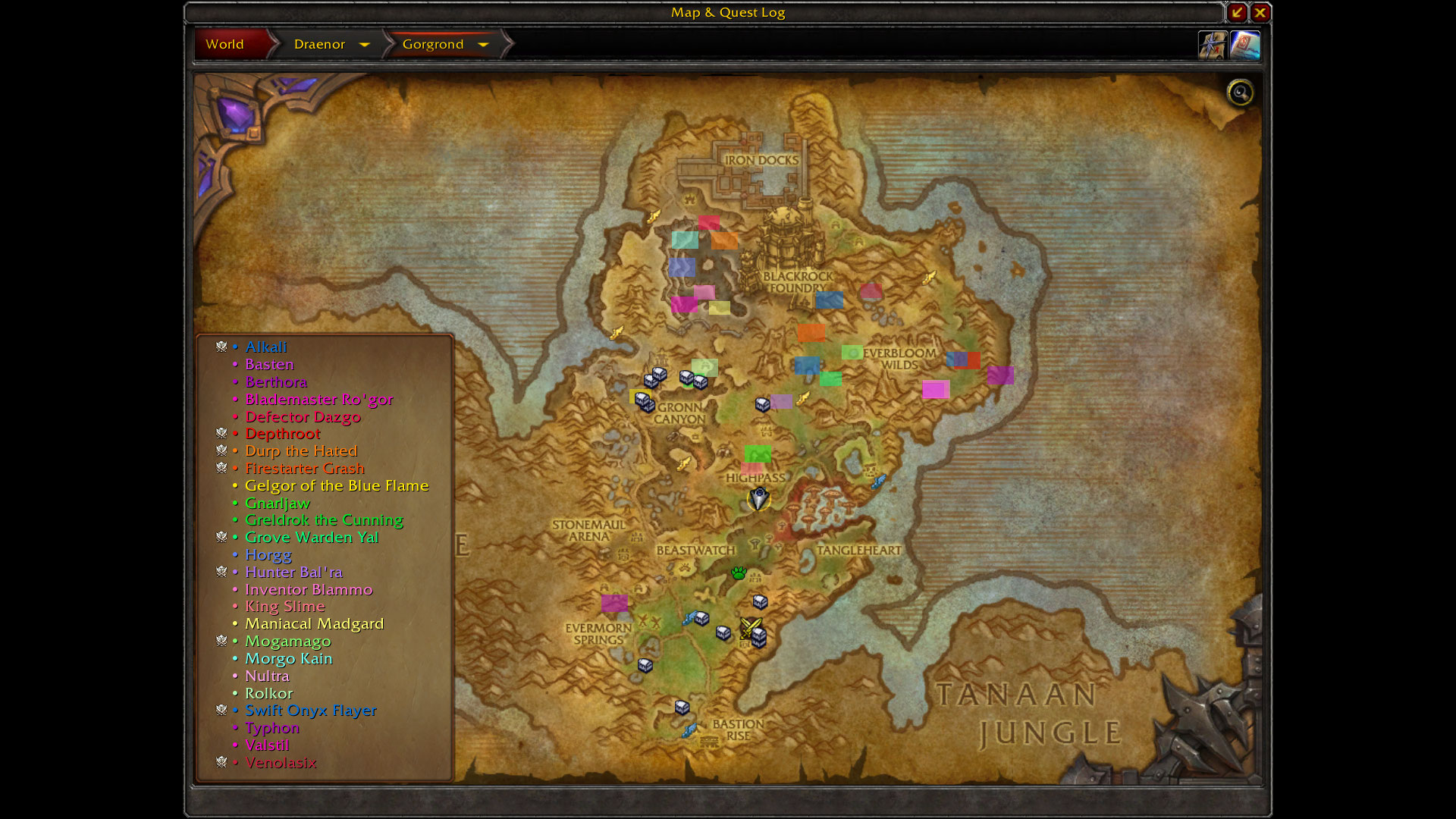Close the Map & Quest Log window

tap(1260, 12)
